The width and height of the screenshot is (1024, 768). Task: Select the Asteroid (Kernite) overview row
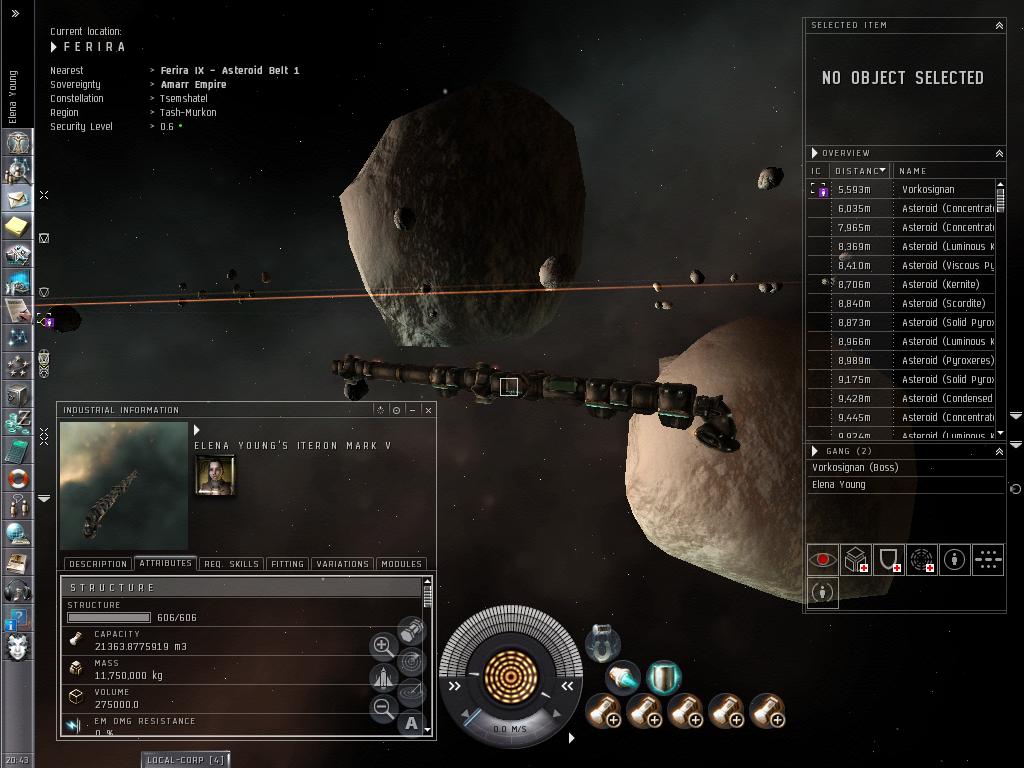(940, 284)
